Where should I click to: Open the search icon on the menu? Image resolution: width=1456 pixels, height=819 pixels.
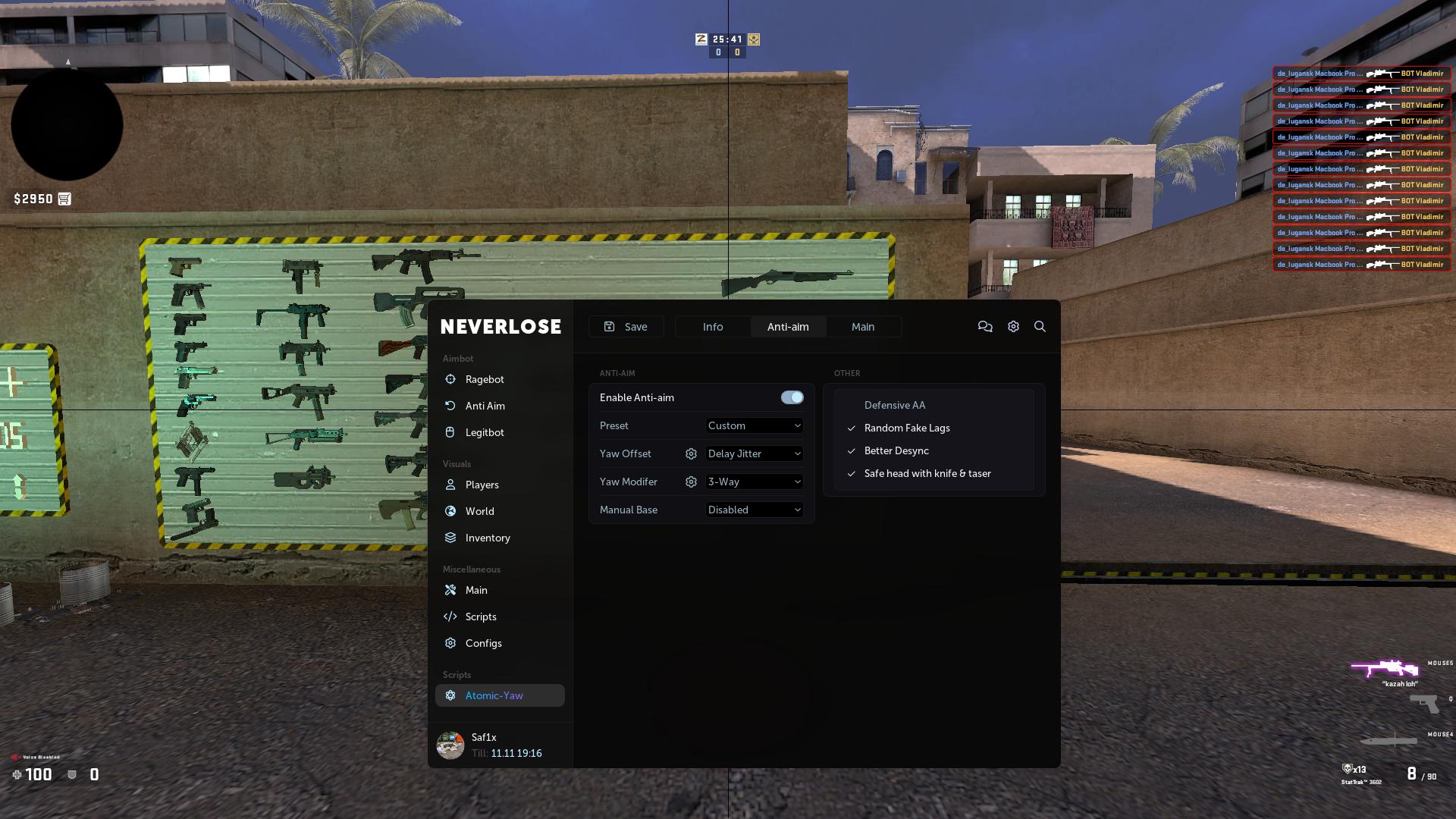[1040, 326]
